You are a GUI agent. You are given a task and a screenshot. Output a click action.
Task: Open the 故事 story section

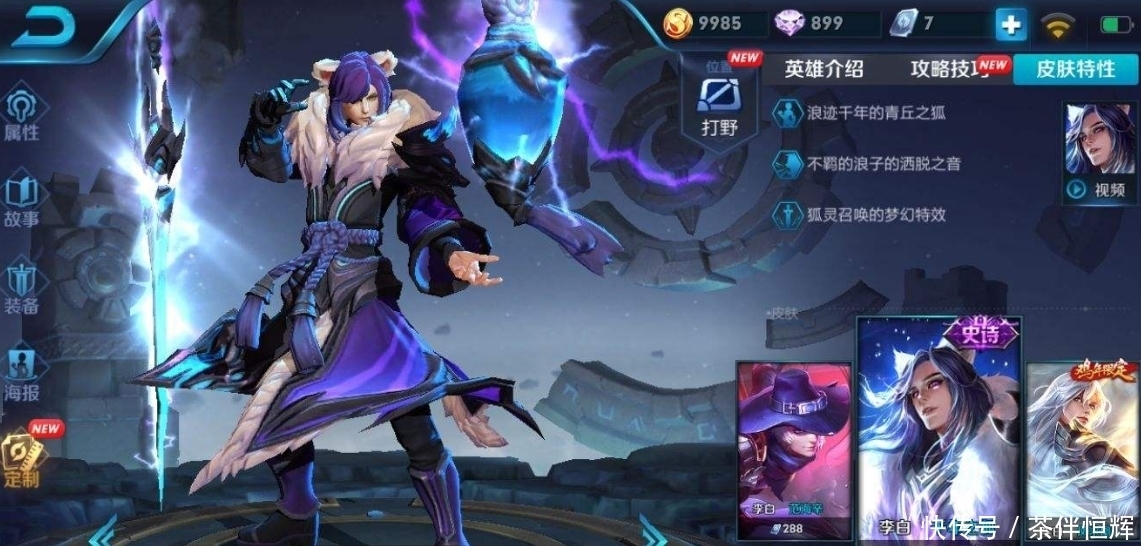(x=22, y=202)
